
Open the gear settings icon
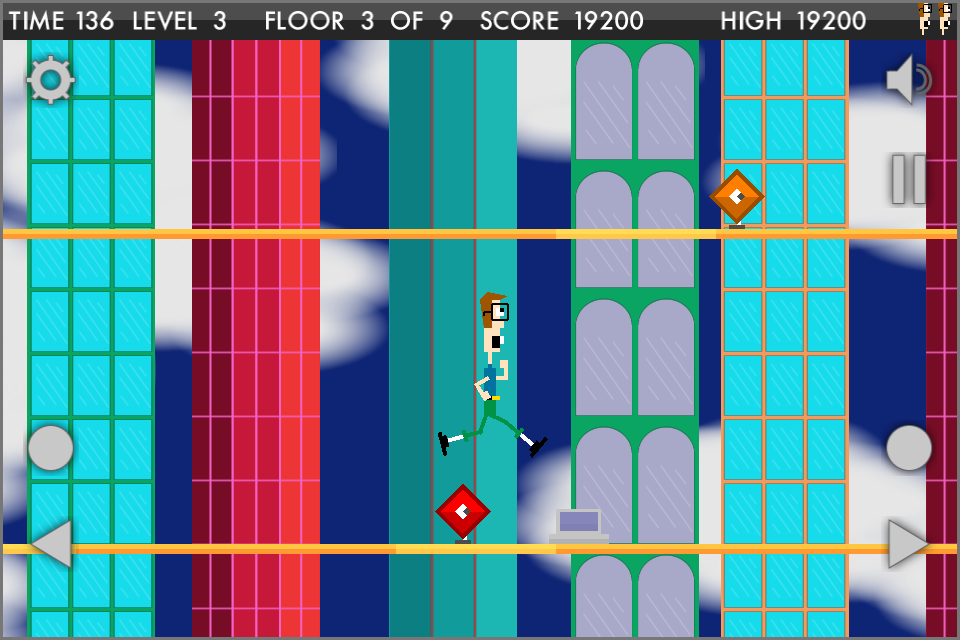50,80
